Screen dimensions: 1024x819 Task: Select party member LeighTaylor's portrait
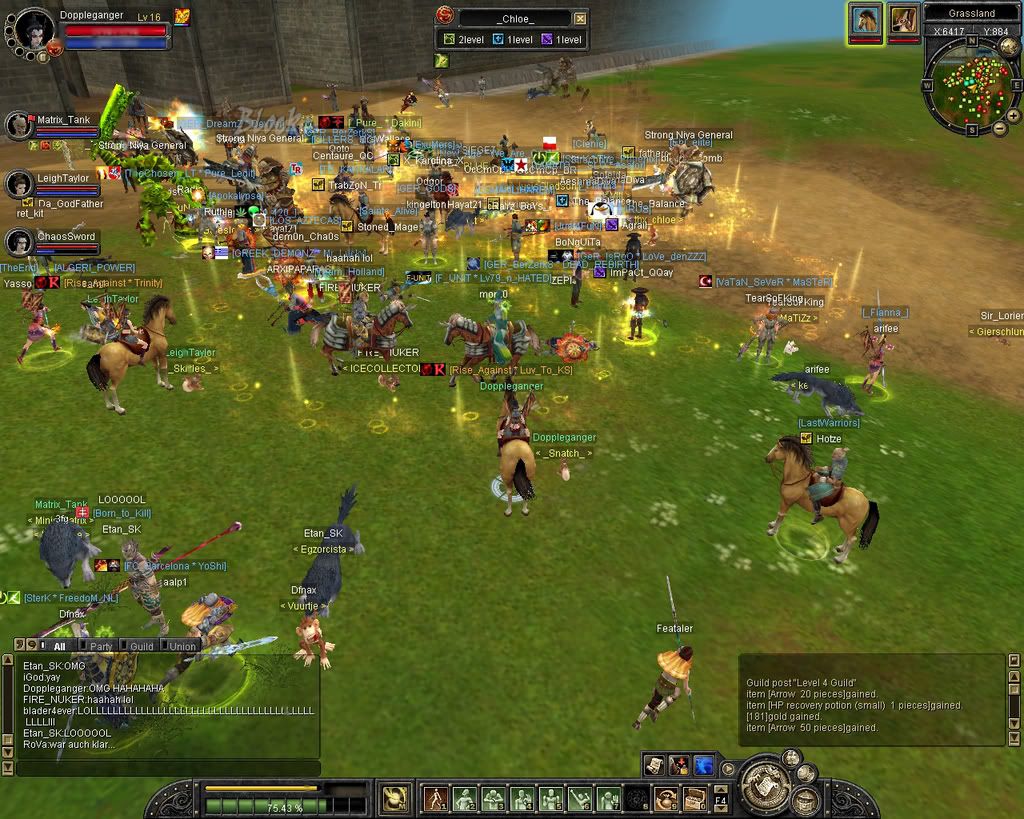(x=20, y=184)
